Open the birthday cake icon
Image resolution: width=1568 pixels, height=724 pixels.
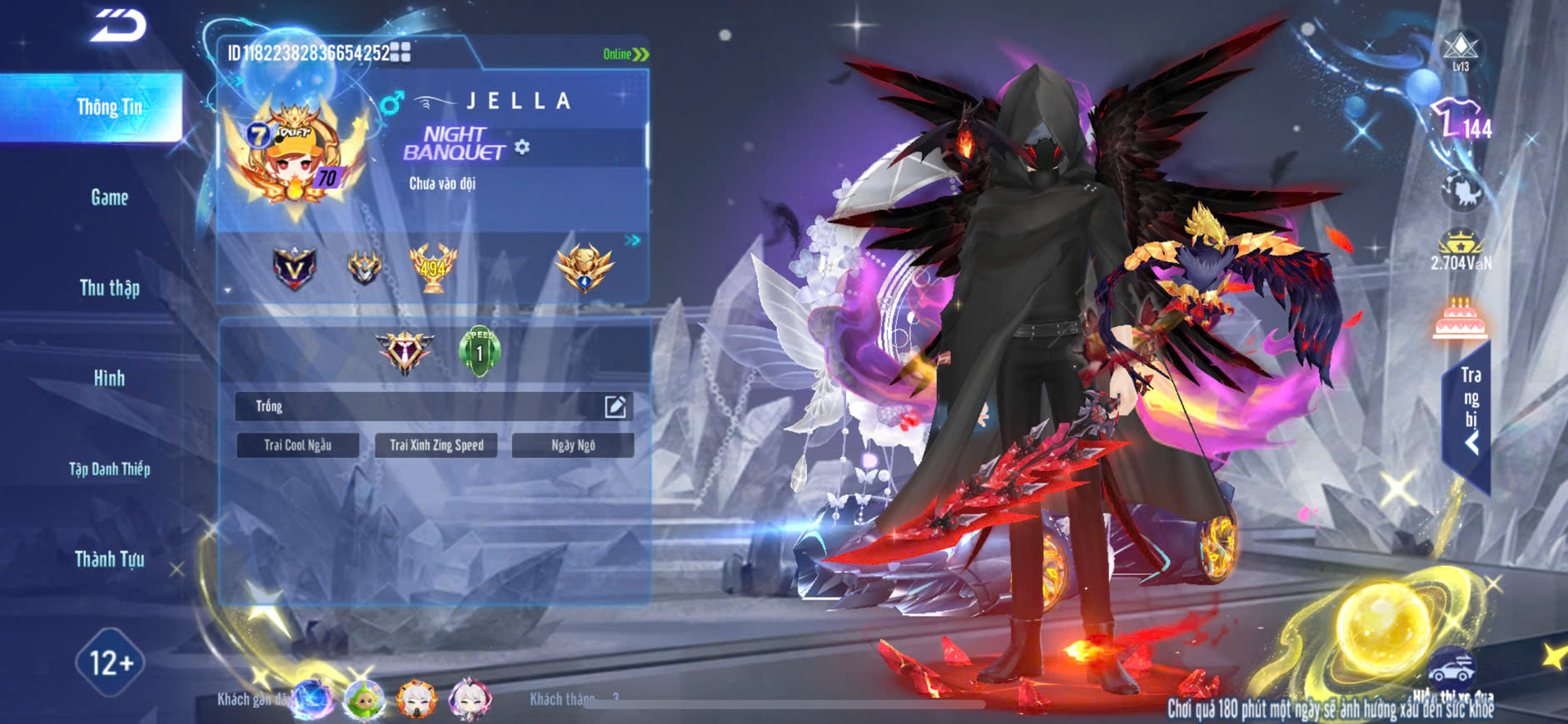[x=1460, y=320]
